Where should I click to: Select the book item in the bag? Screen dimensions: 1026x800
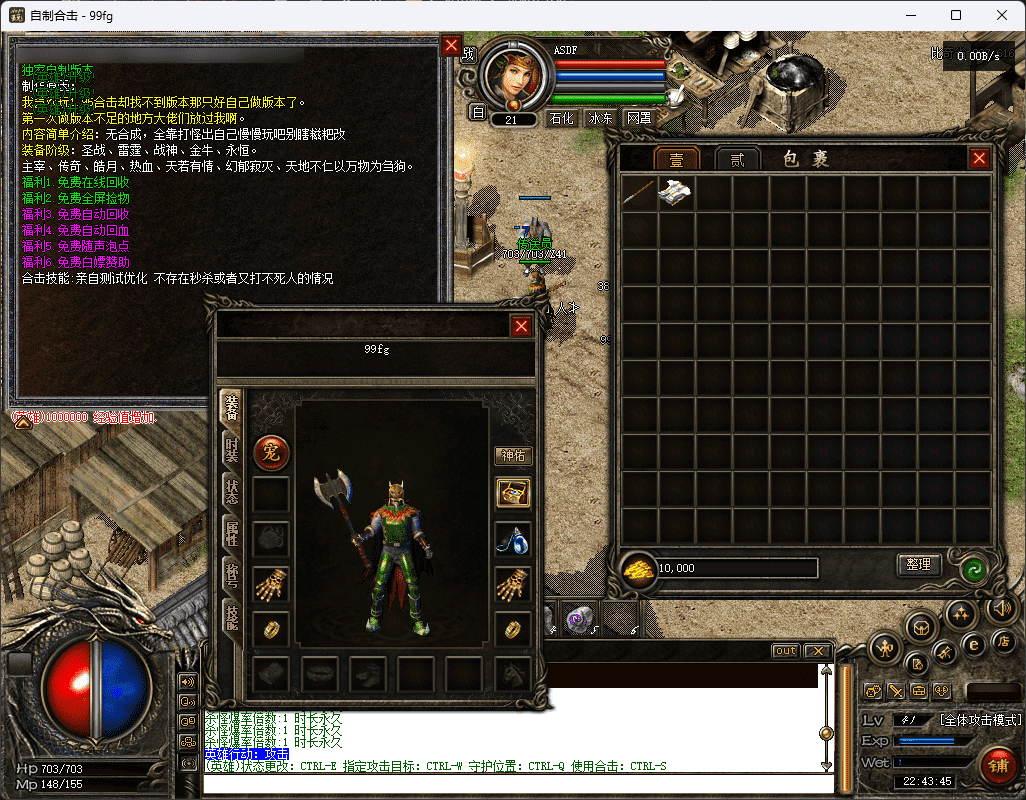tap(677, 192)
